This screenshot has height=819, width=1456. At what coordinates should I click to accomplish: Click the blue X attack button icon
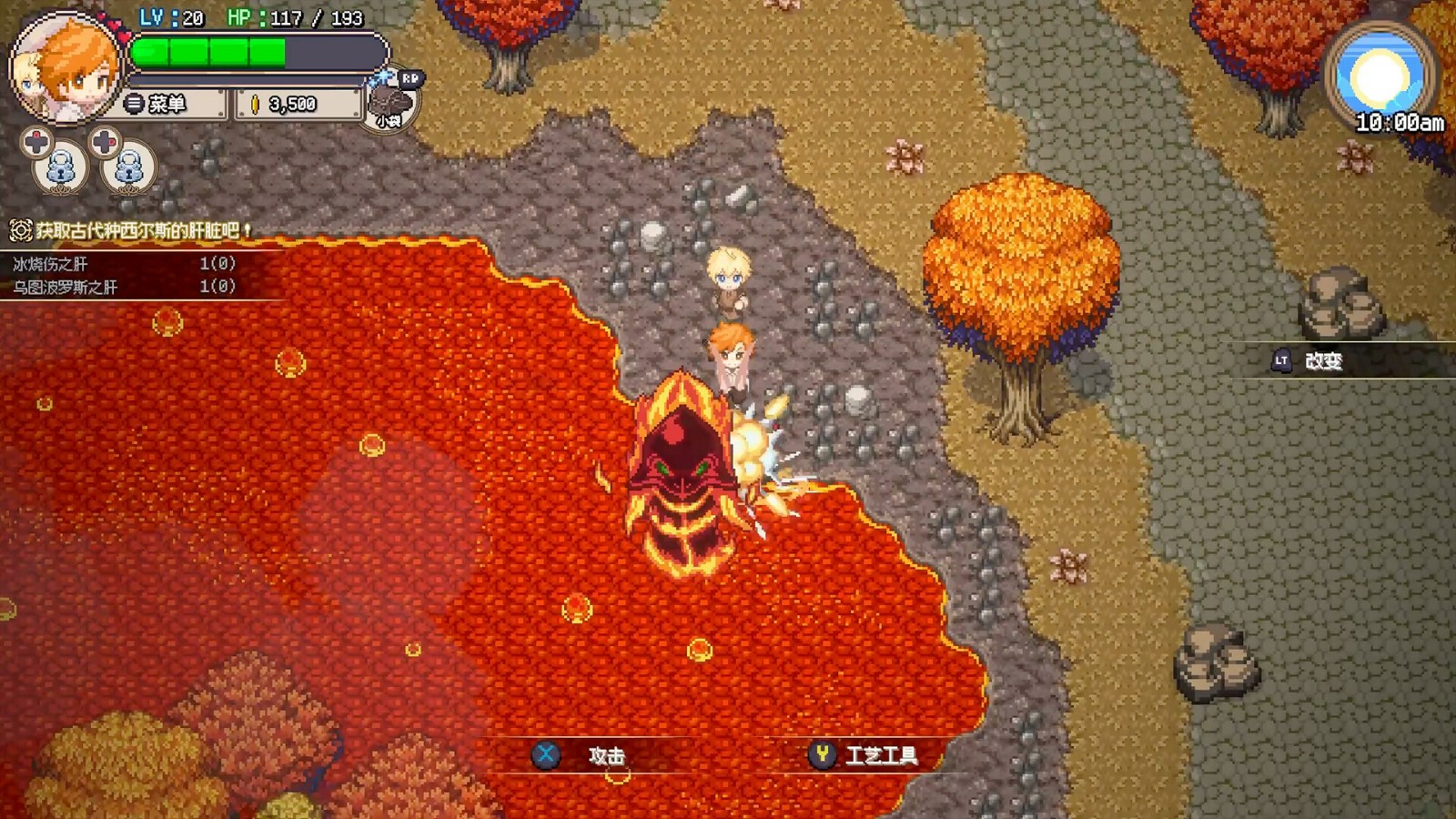pos(547,755)
